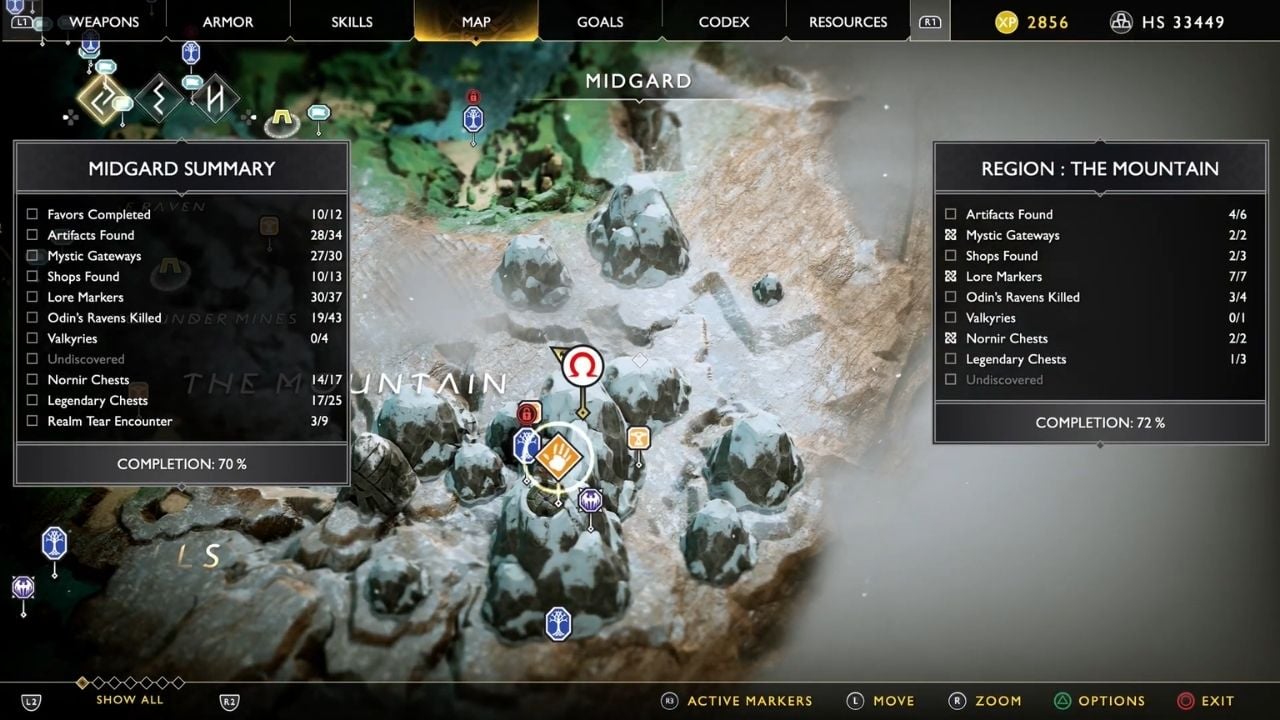Open the Codex tab
1280x720 pixels.
pyautogui.click(x=724, y=22)
